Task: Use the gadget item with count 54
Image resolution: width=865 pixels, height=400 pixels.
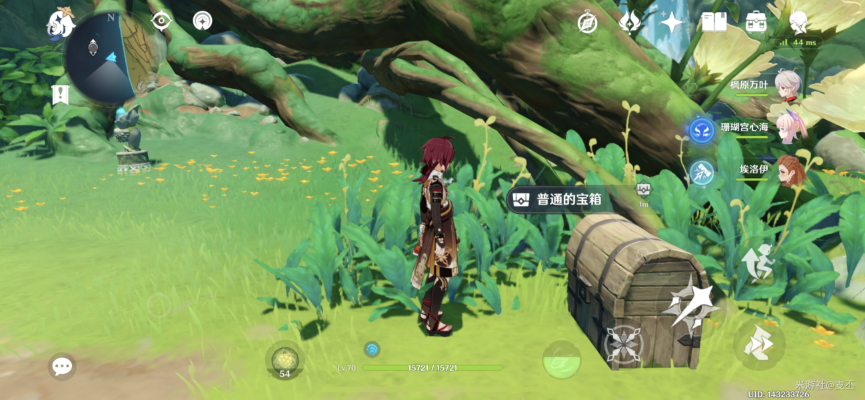Action: pyautogui.click(x=285, y=361)
